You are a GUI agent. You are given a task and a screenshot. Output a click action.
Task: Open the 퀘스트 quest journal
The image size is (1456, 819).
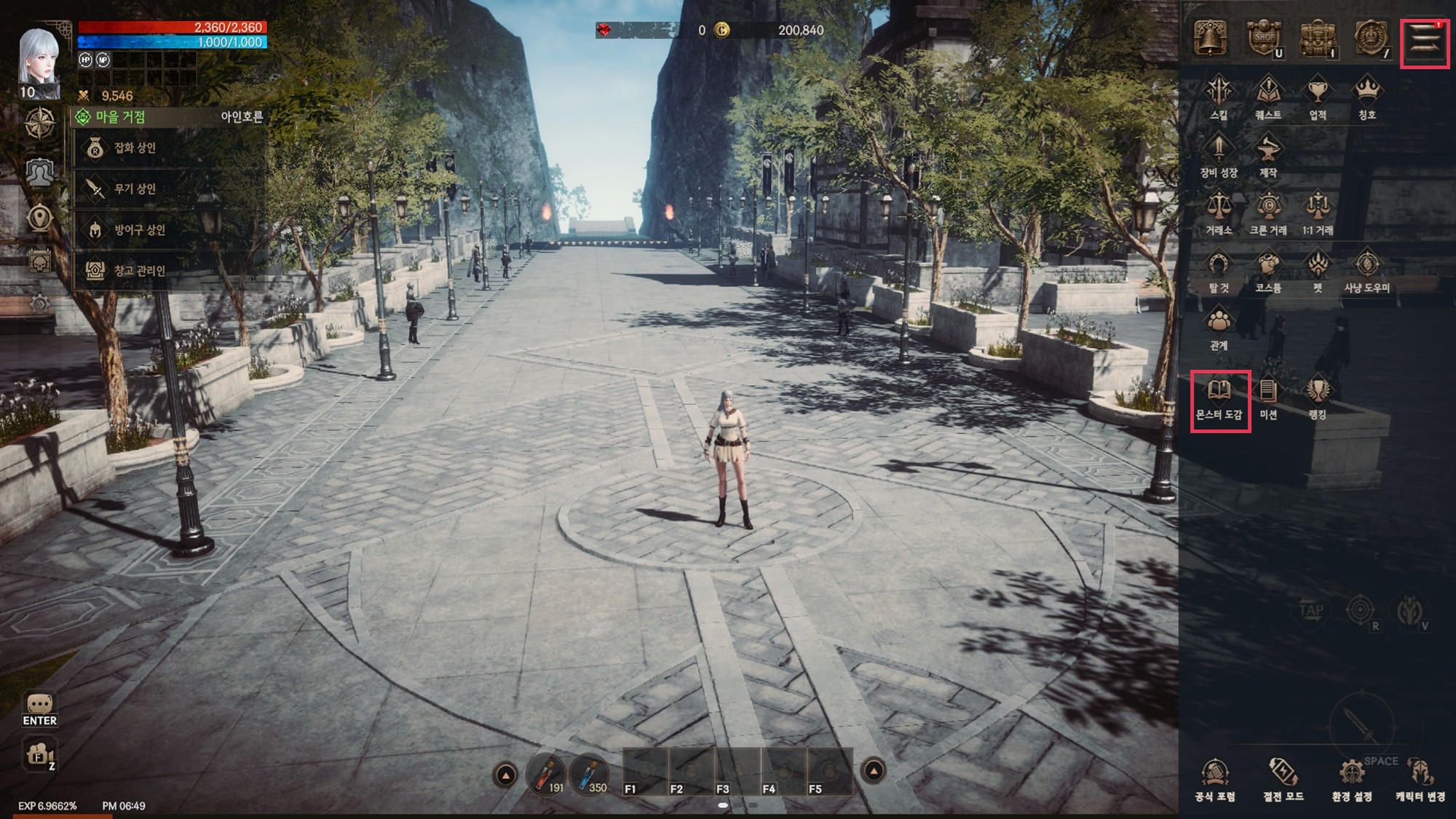(x=1268, y=98)
